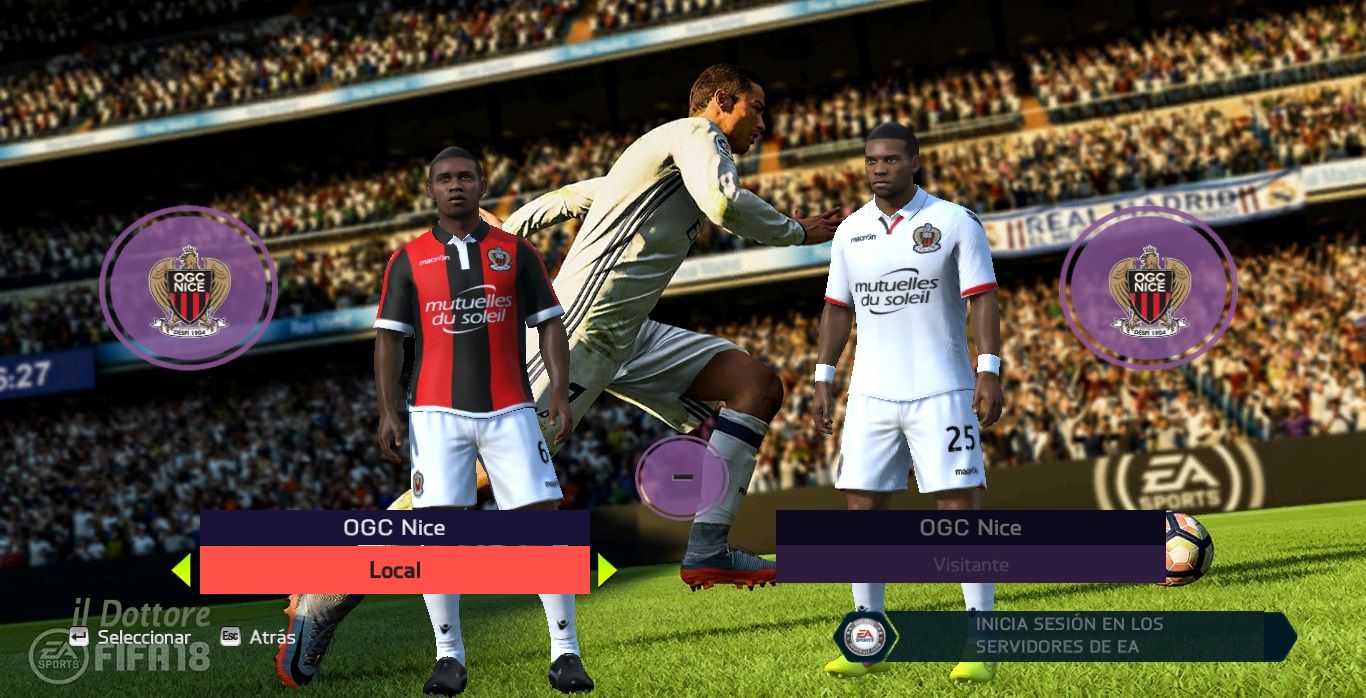Screen dimensions: 1366x698
Task: Select the red Local kit option
Action: [x=394, y=570]
